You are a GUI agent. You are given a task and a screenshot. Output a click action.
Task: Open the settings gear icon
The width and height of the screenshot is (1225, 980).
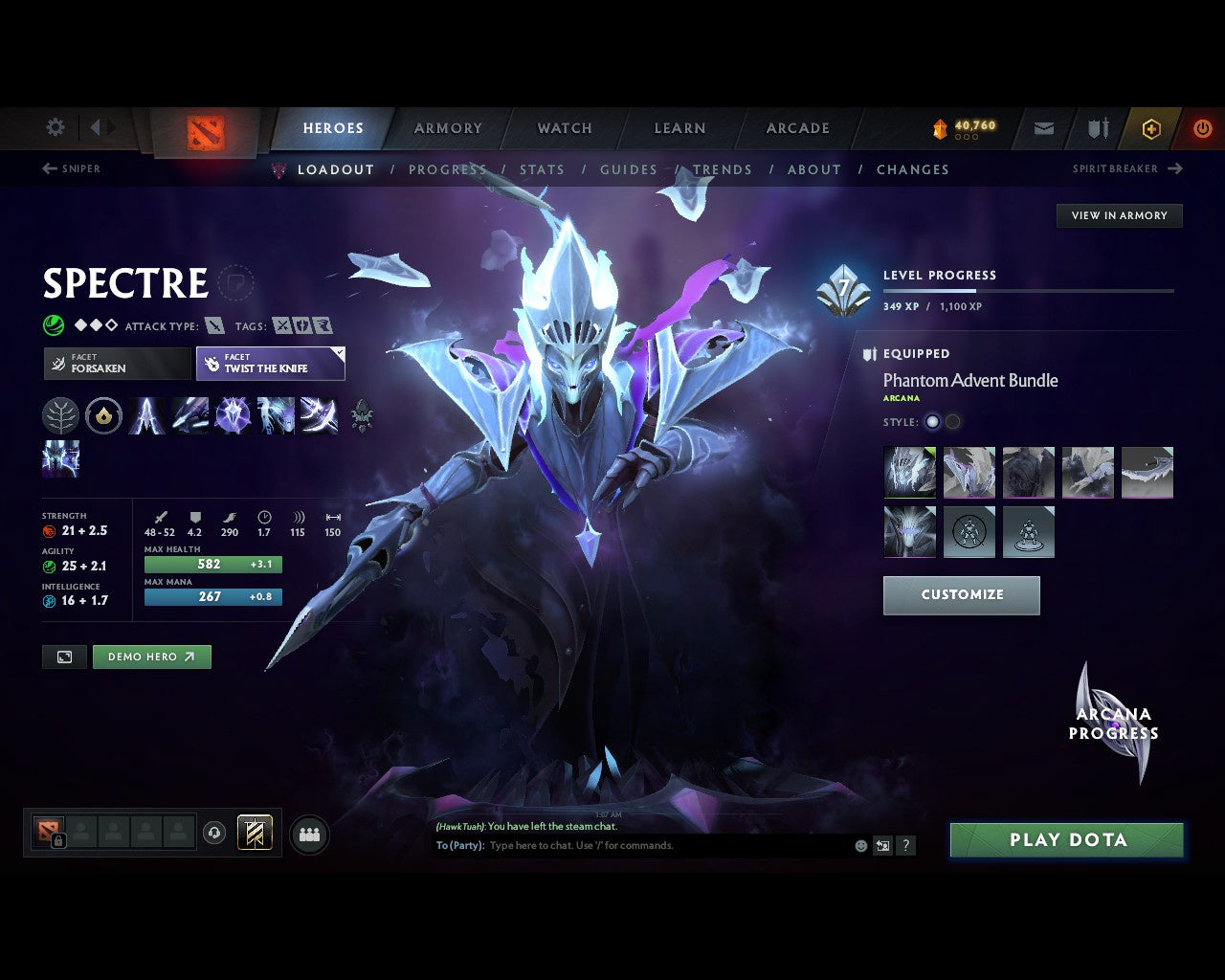55,127
